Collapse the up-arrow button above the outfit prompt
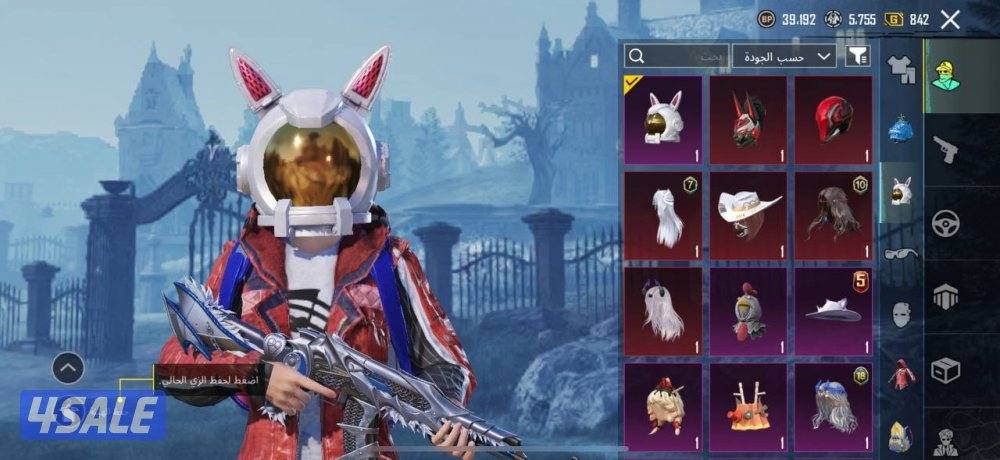This screenshot has height=460, width=1000. [x=67, y=369]
